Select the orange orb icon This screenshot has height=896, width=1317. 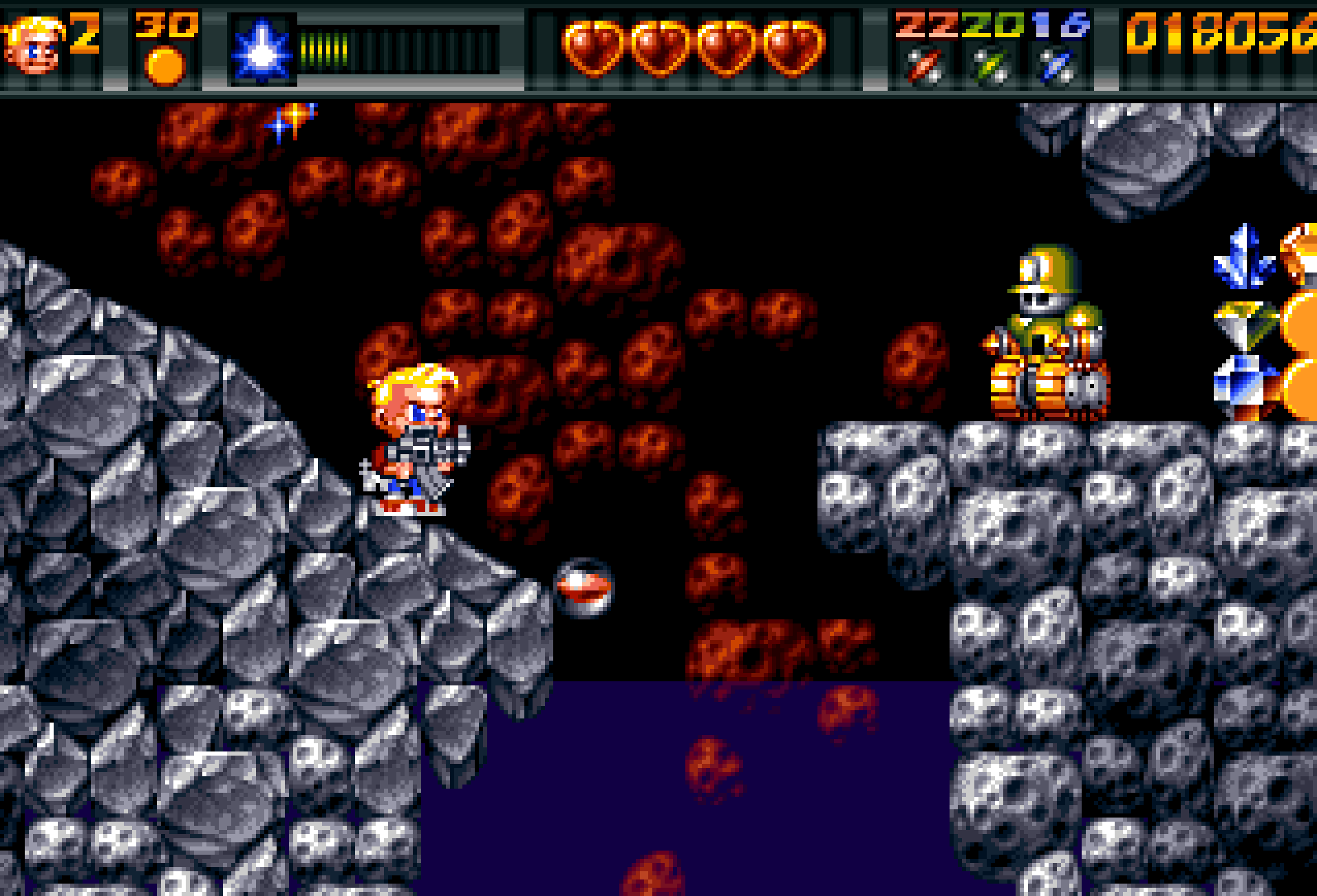click(165, 66)
